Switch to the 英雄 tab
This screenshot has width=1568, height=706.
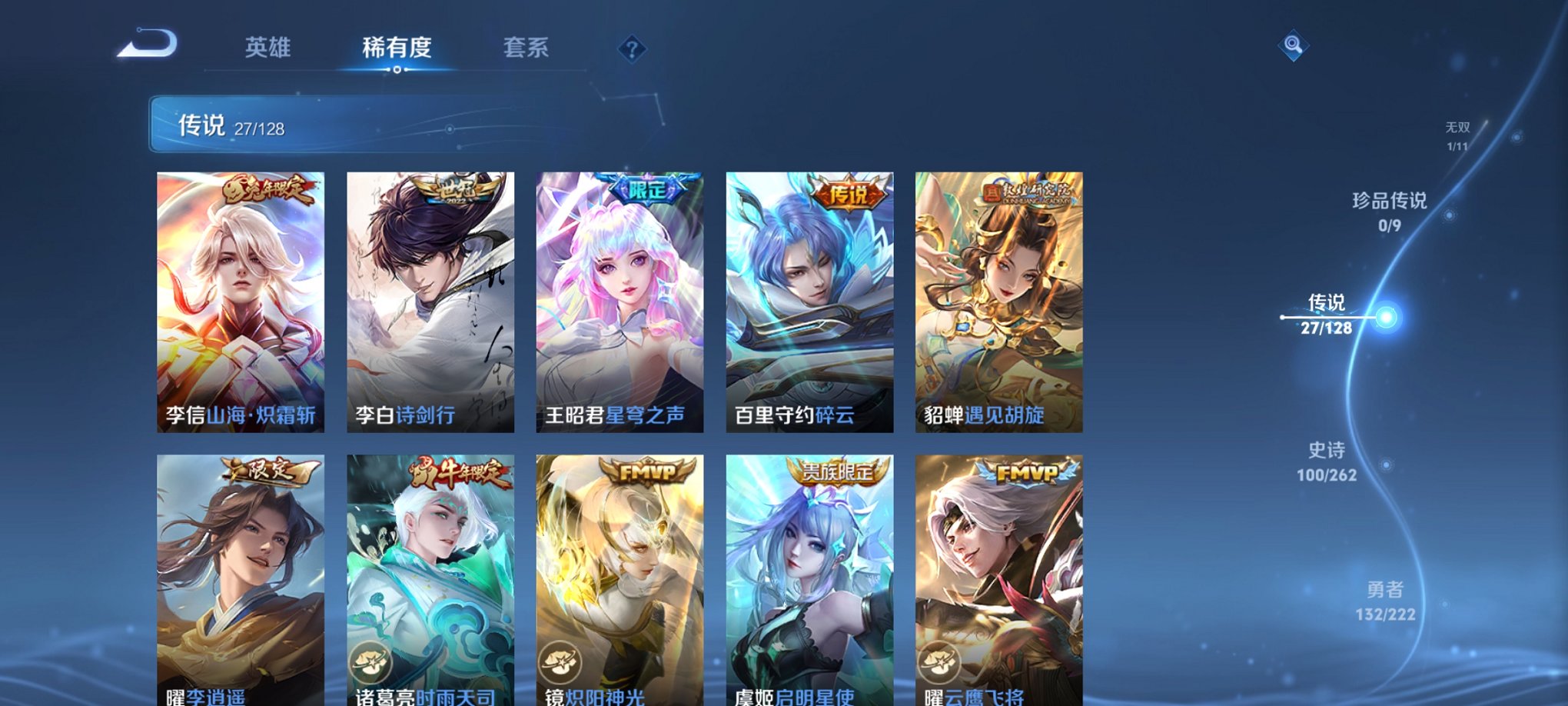267,48
